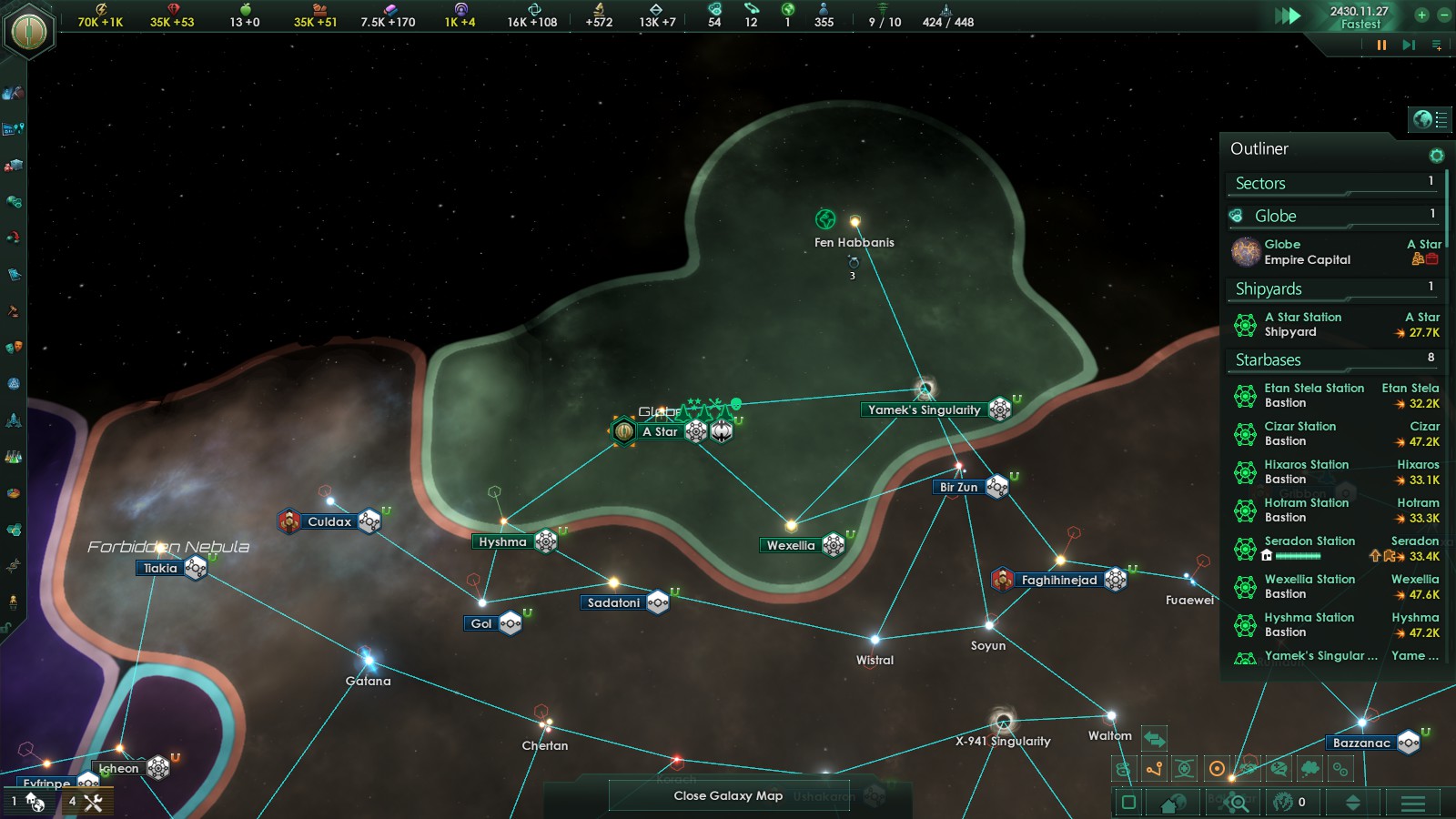Open the hamburger main menu button
This screenshot has width=1456, height=819.
pyautogui.click(x=1412, y=803)
